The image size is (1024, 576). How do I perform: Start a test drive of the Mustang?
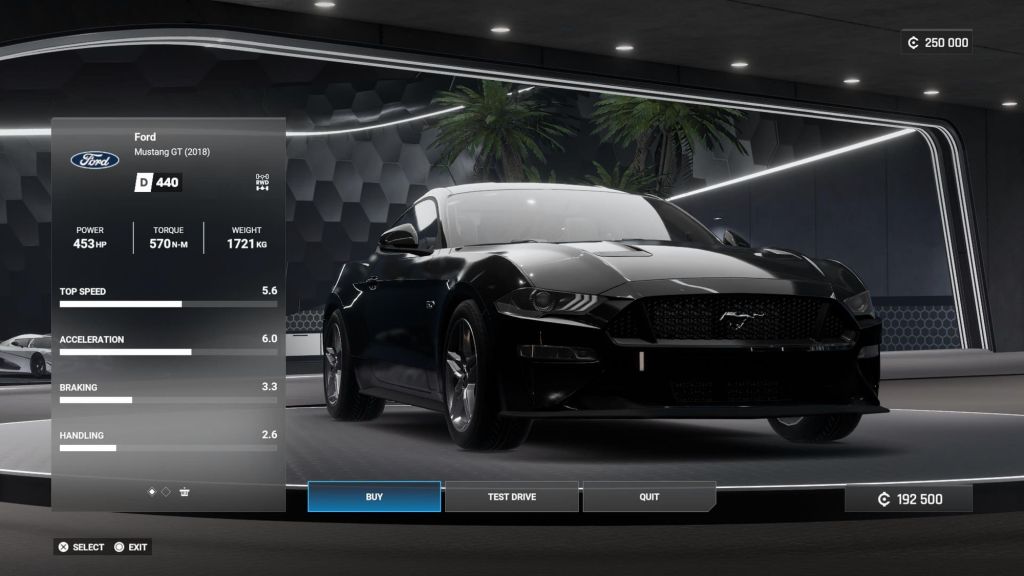pos(511,497)
